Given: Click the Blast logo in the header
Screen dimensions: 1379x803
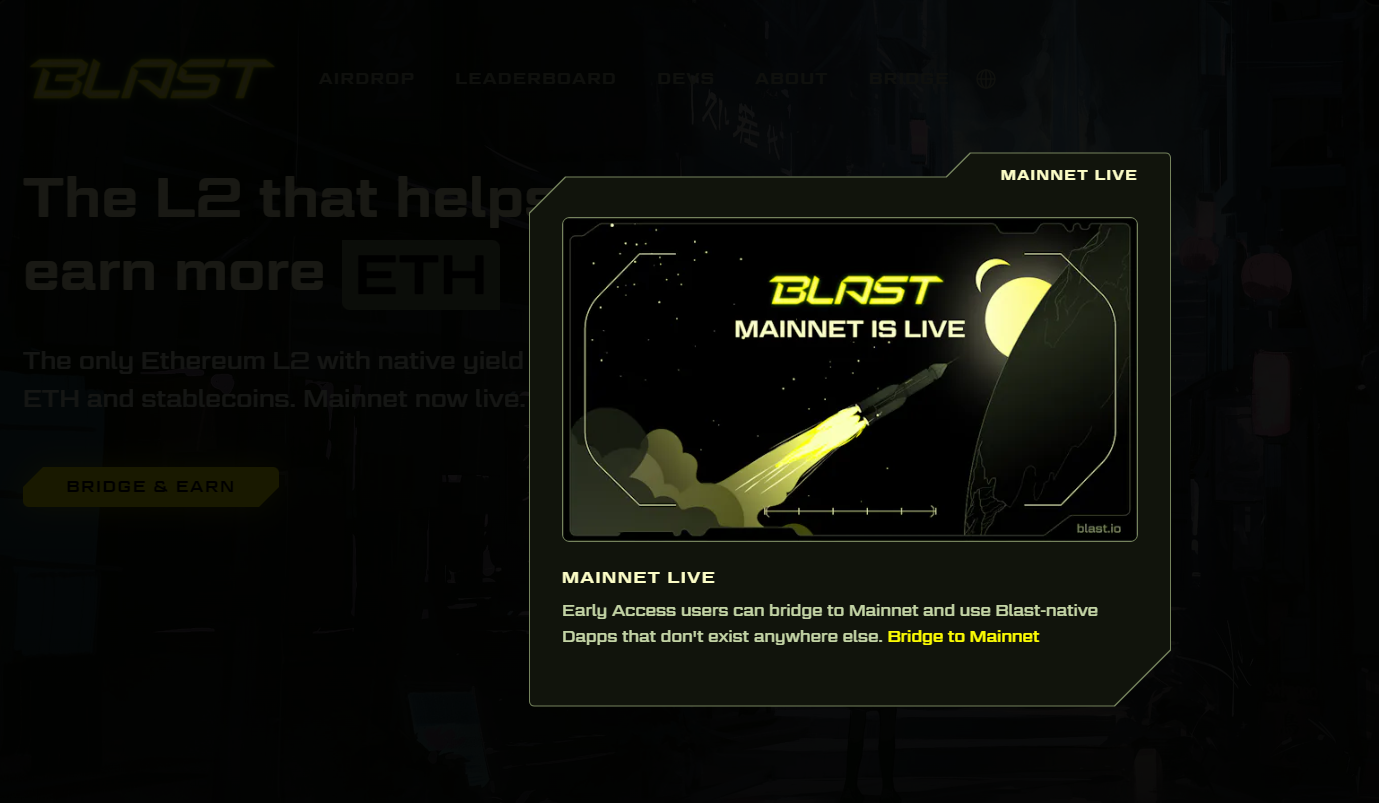Looking at the screenshot, I should coord(152,80).
